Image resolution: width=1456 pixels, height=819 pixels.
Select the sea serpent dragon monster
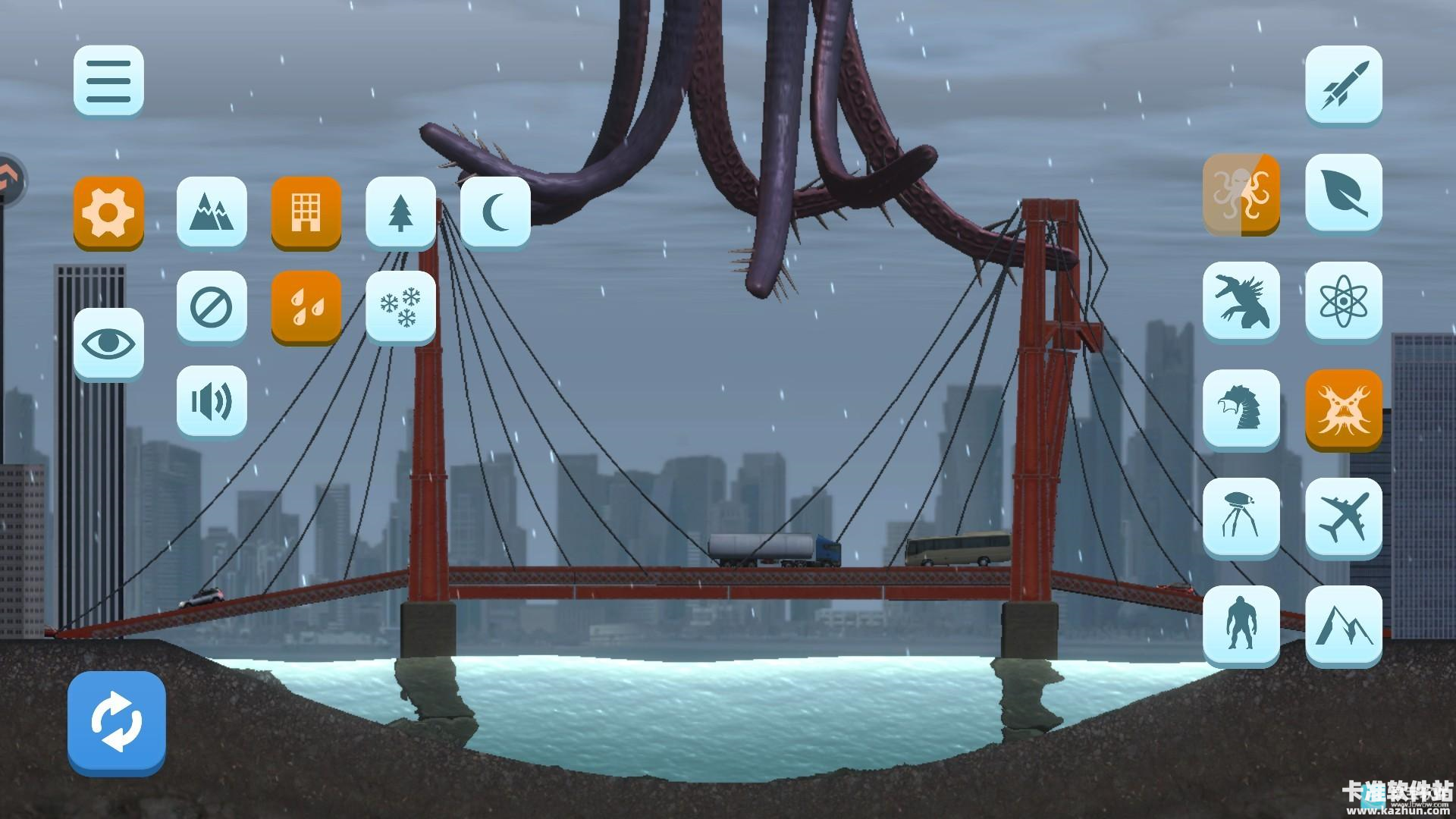(1241, 409)
